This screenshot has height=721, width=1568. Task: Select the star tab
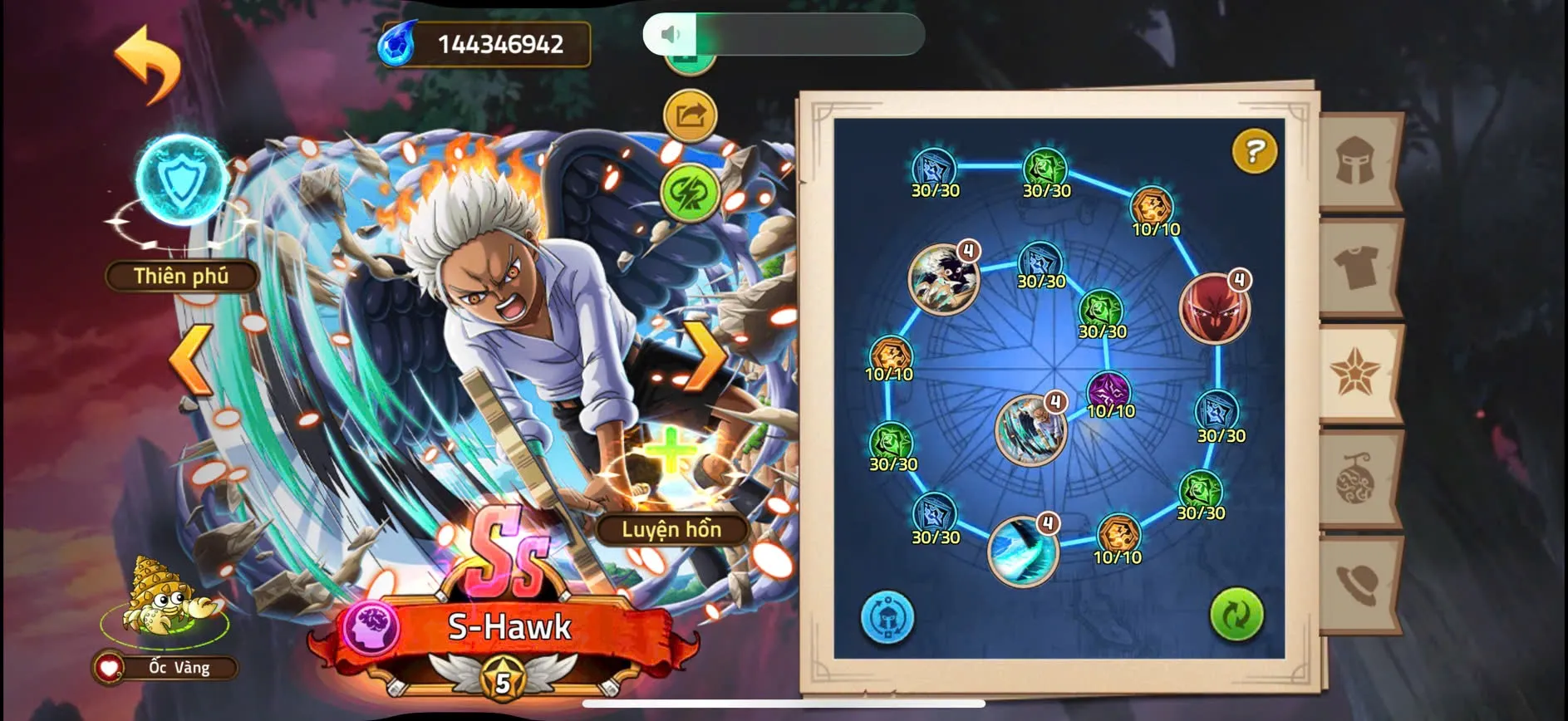click(x=1357, y=373)
